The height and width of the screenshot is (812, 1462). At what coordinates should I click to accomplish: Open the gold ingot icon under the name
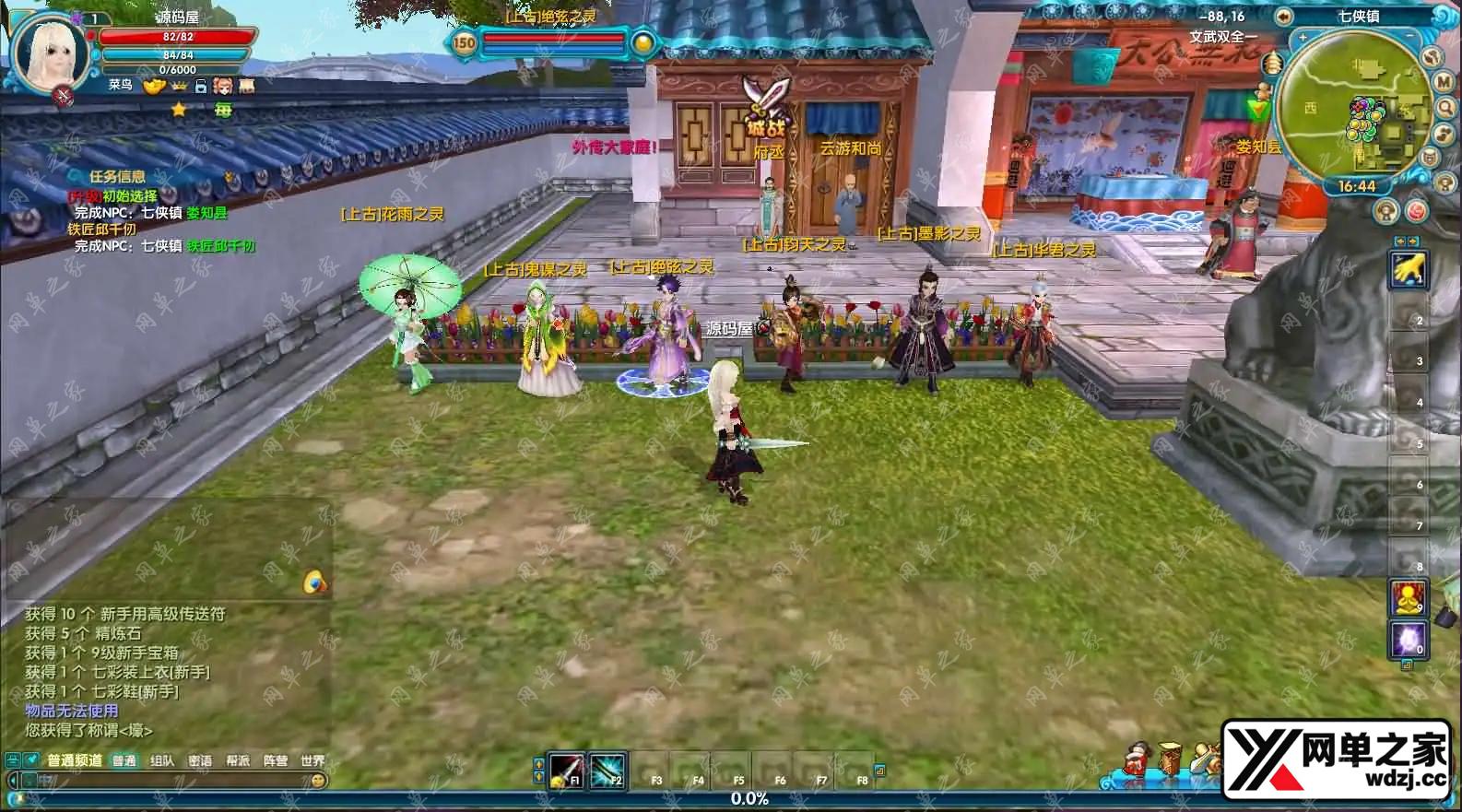click(x=153, y=86)
